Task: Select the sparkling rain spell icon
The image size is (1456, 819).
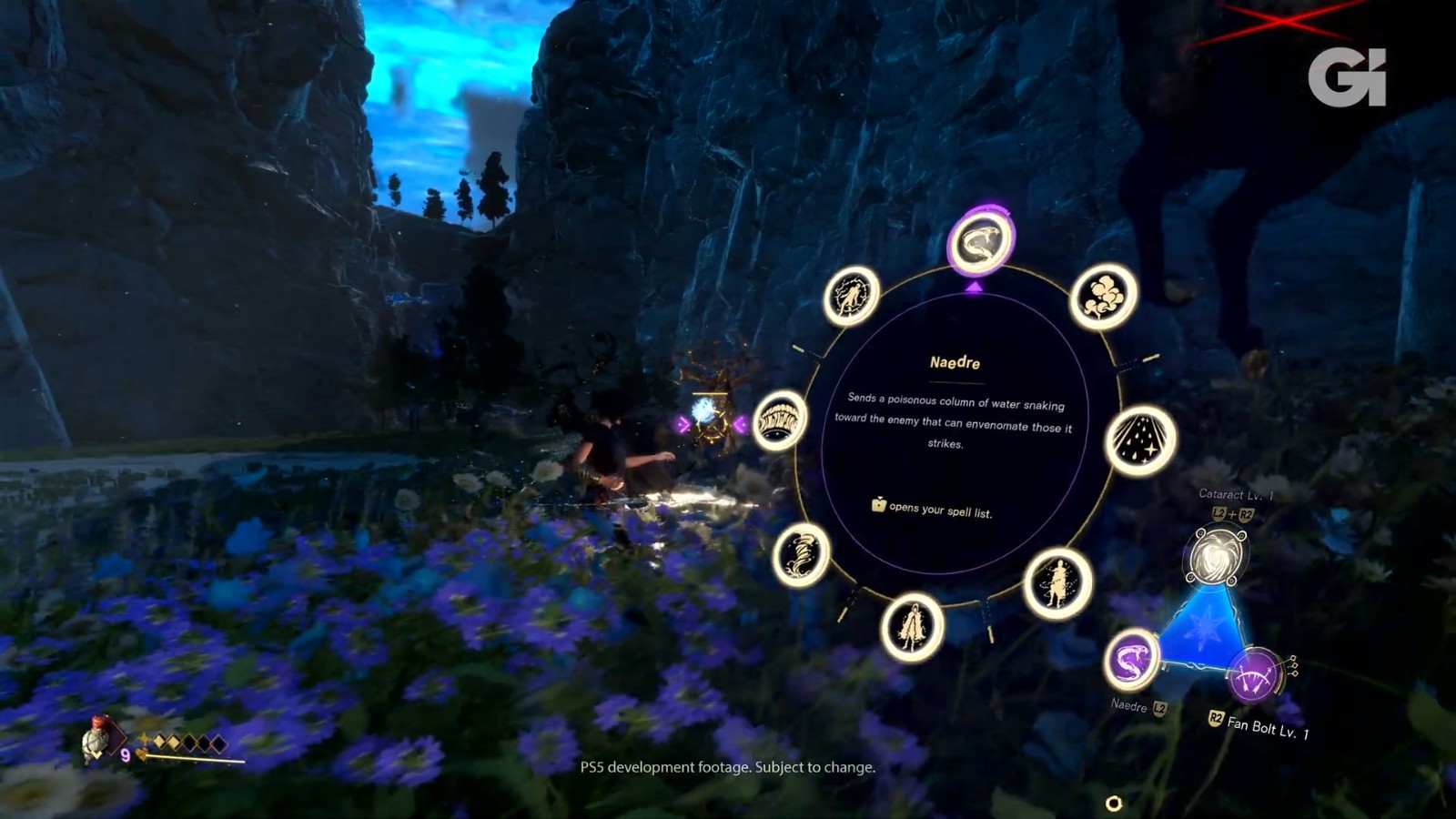Action: tap(1140, 440)
